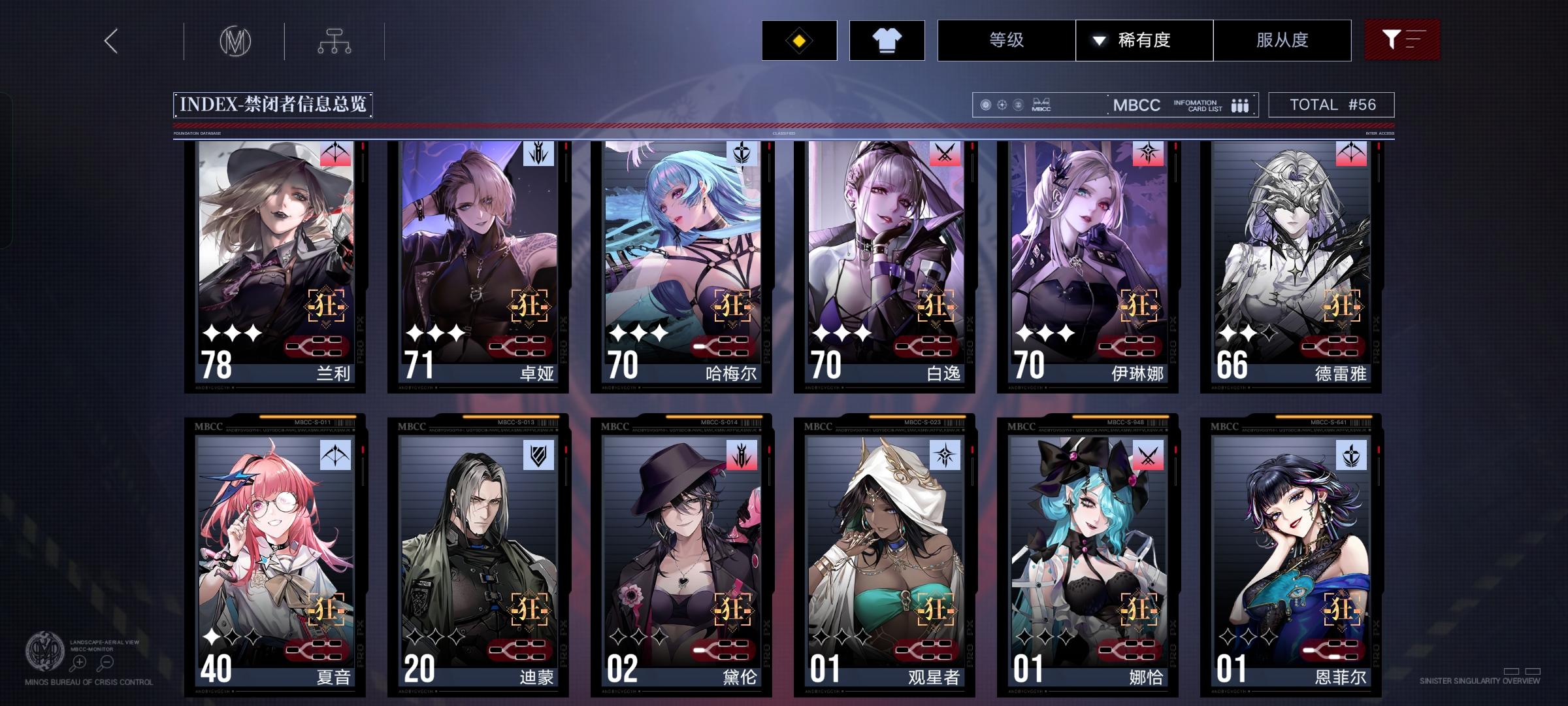Click the diamond emblem view toggle

(x=800, y=40)
